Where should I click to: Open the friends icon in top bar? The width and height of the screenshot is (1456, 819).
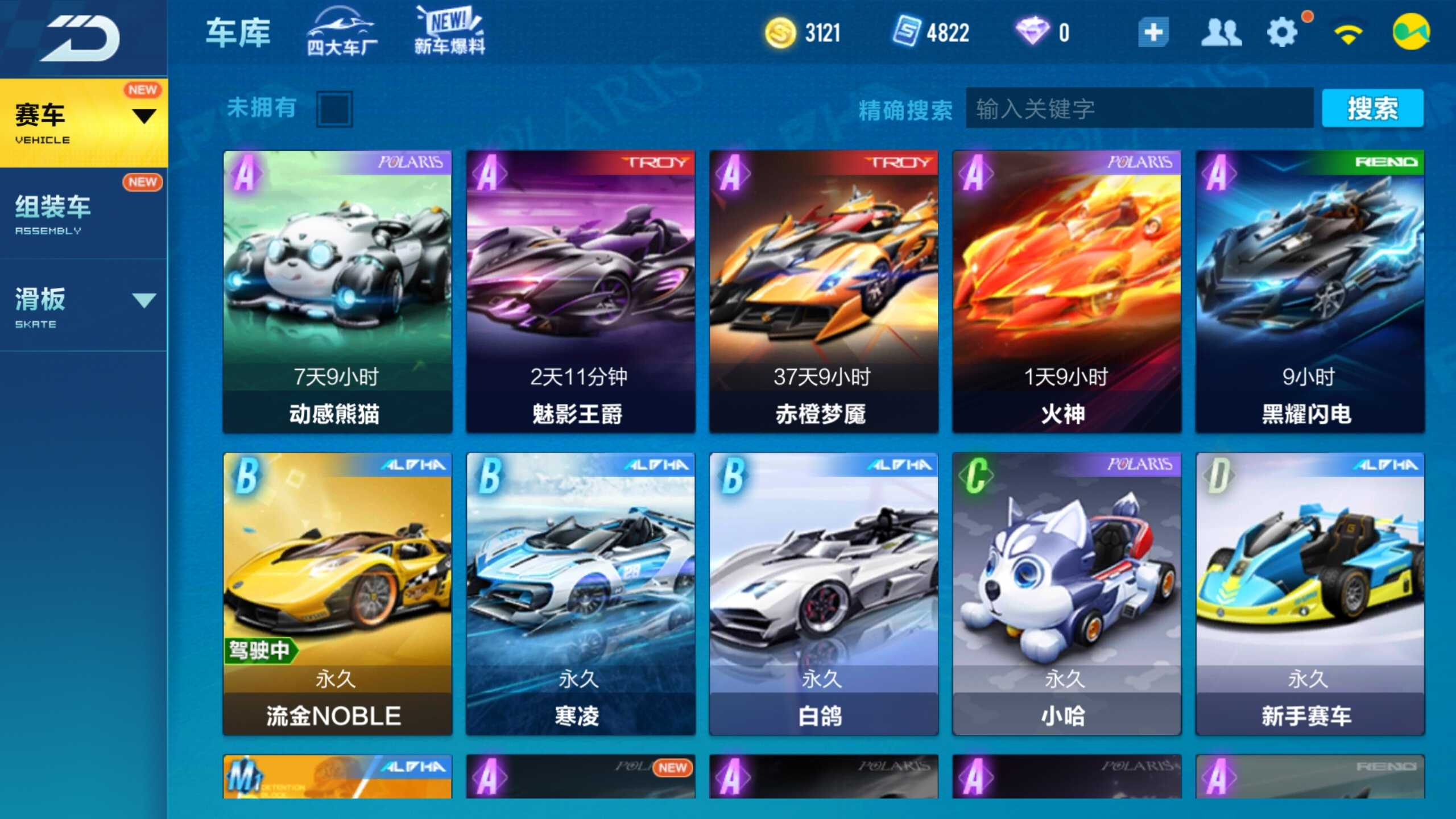[1223, 33]
